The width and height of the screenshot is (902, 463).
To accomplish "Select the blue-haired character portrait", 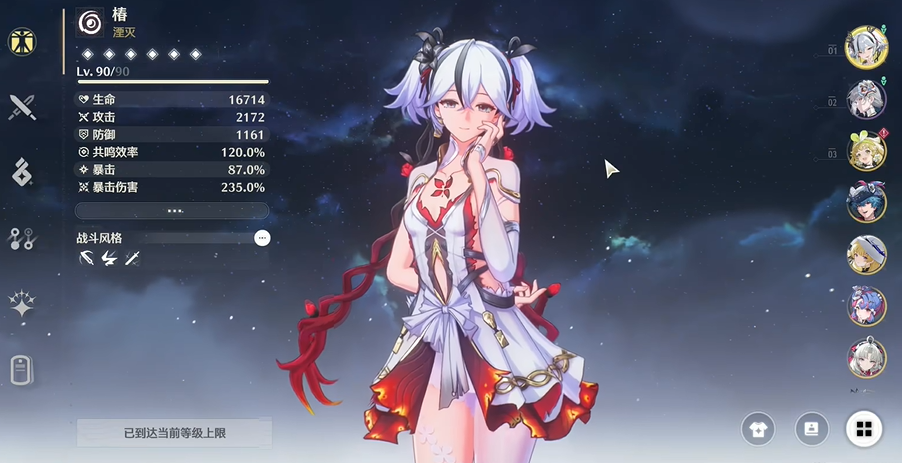I will pos(866,203).
